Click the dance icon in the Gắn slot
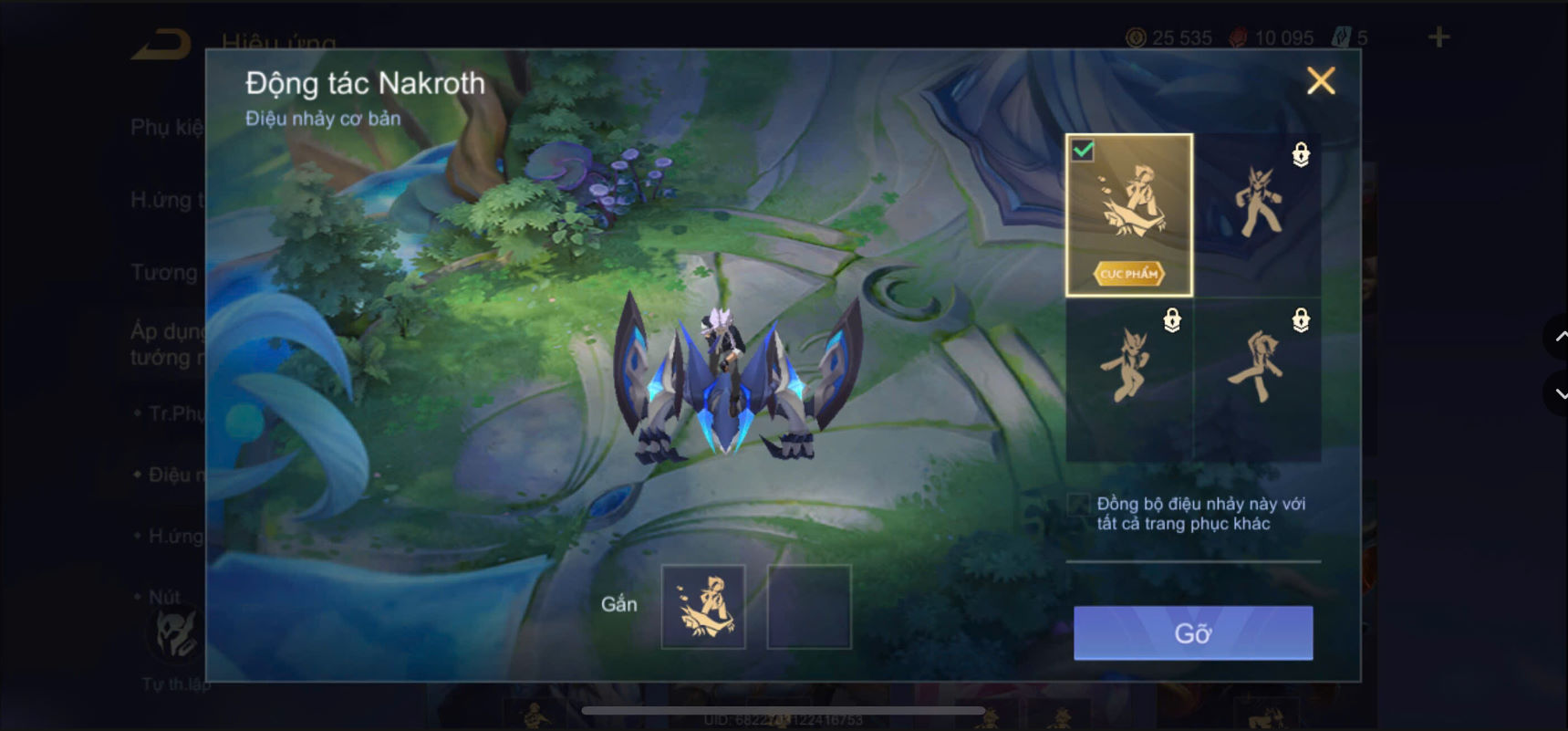The height and width of the screenshot is (731, 1568). coord(704,605)
